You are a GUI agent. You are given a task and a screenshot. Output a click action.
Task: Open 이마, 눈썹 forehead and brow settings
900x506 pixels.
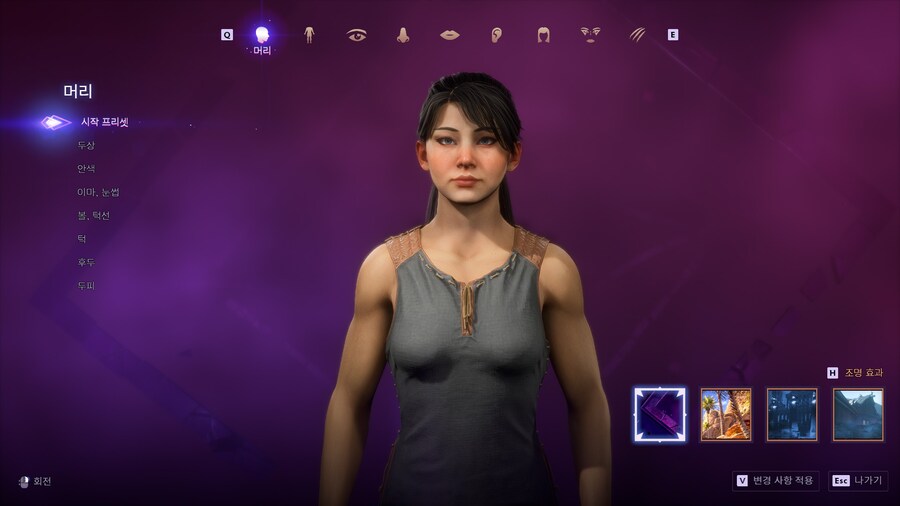click(x=98, y=192)
